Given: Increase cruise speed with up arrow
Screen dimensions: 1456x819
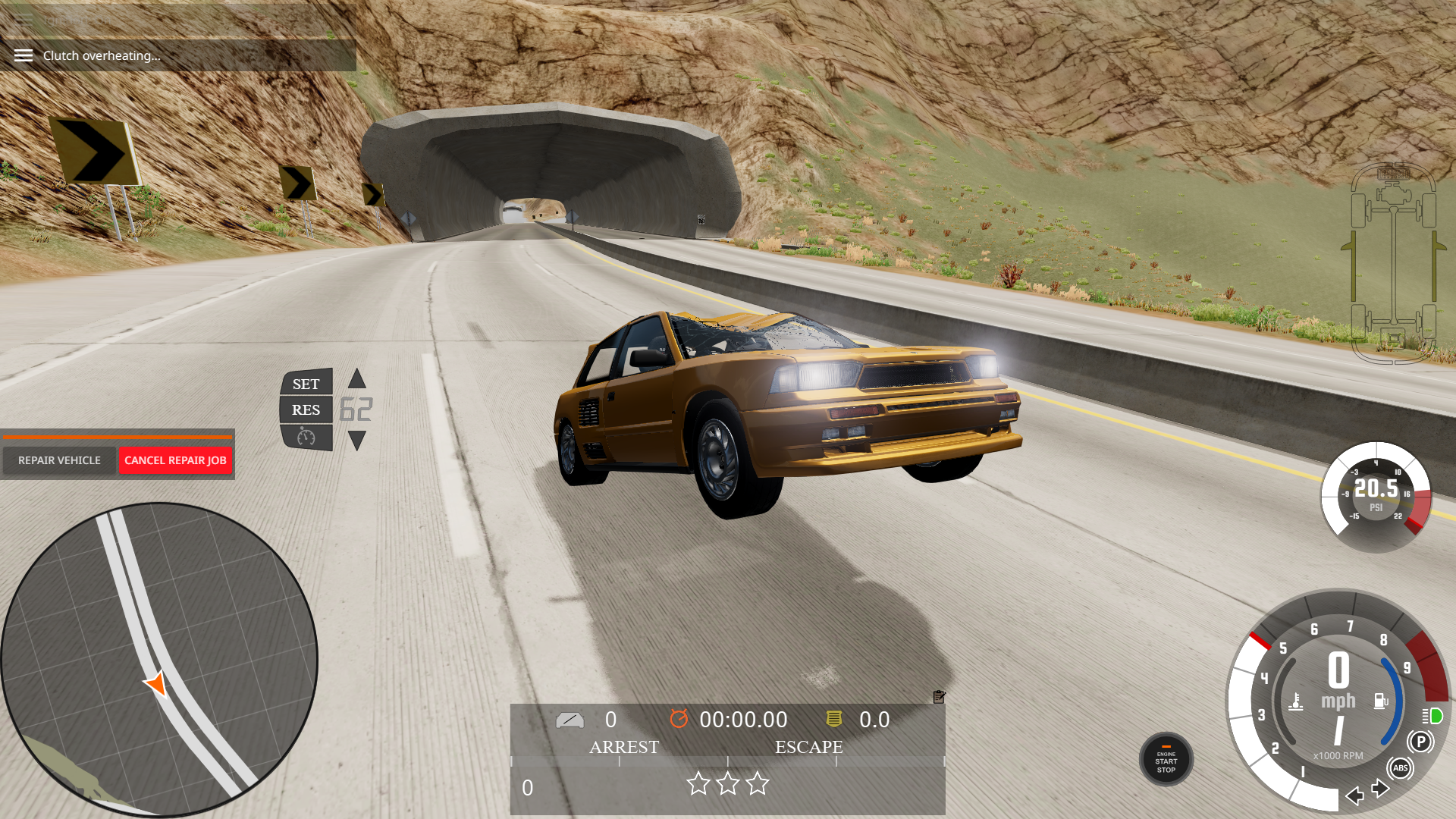Looking at the screenshot, I should pos(357,378).
